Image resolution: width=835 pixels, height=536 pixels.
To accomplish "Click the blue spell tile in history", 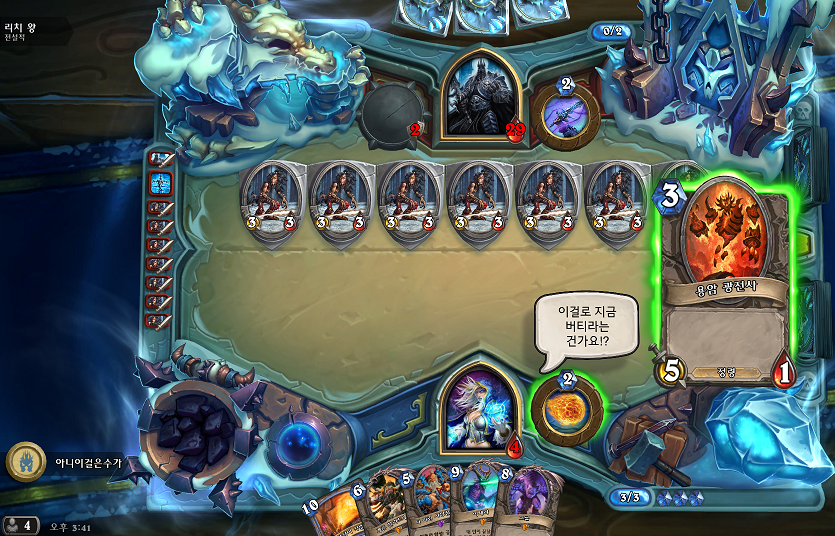I will (x=160, y=183).
